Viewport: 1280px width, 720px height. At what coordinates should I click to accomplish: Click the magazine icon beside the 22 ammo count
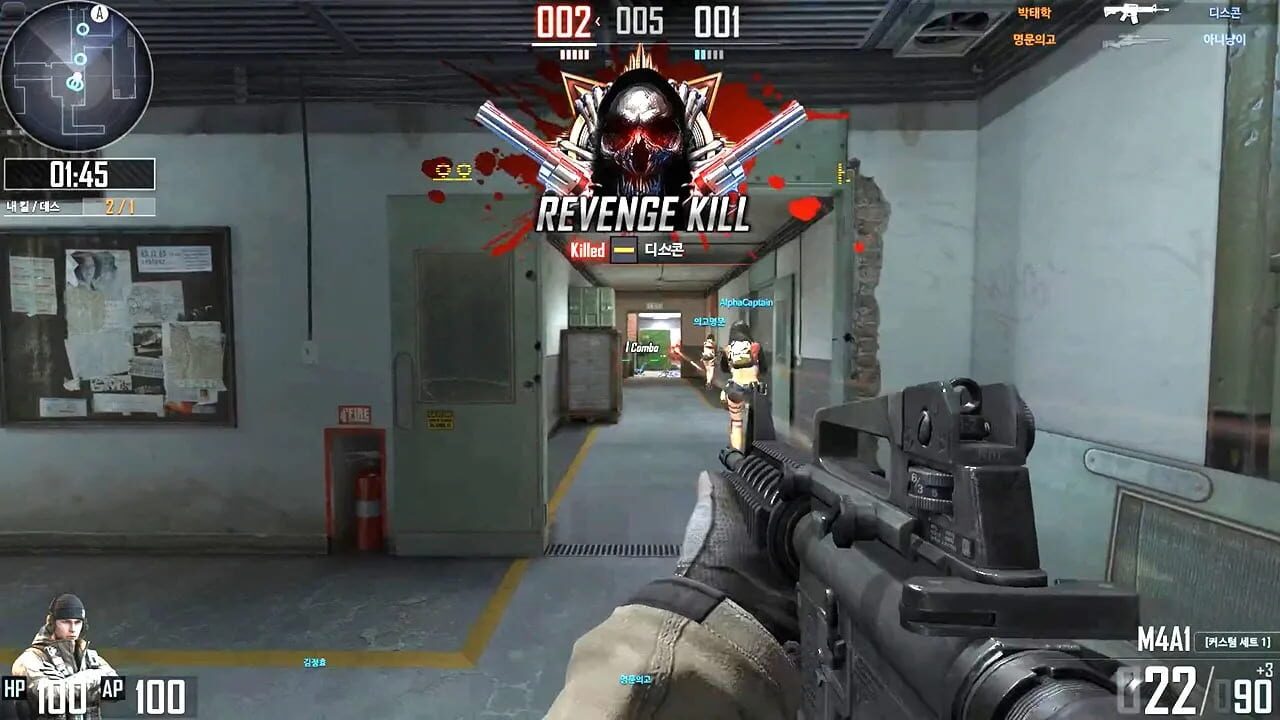click(1128, 692)
